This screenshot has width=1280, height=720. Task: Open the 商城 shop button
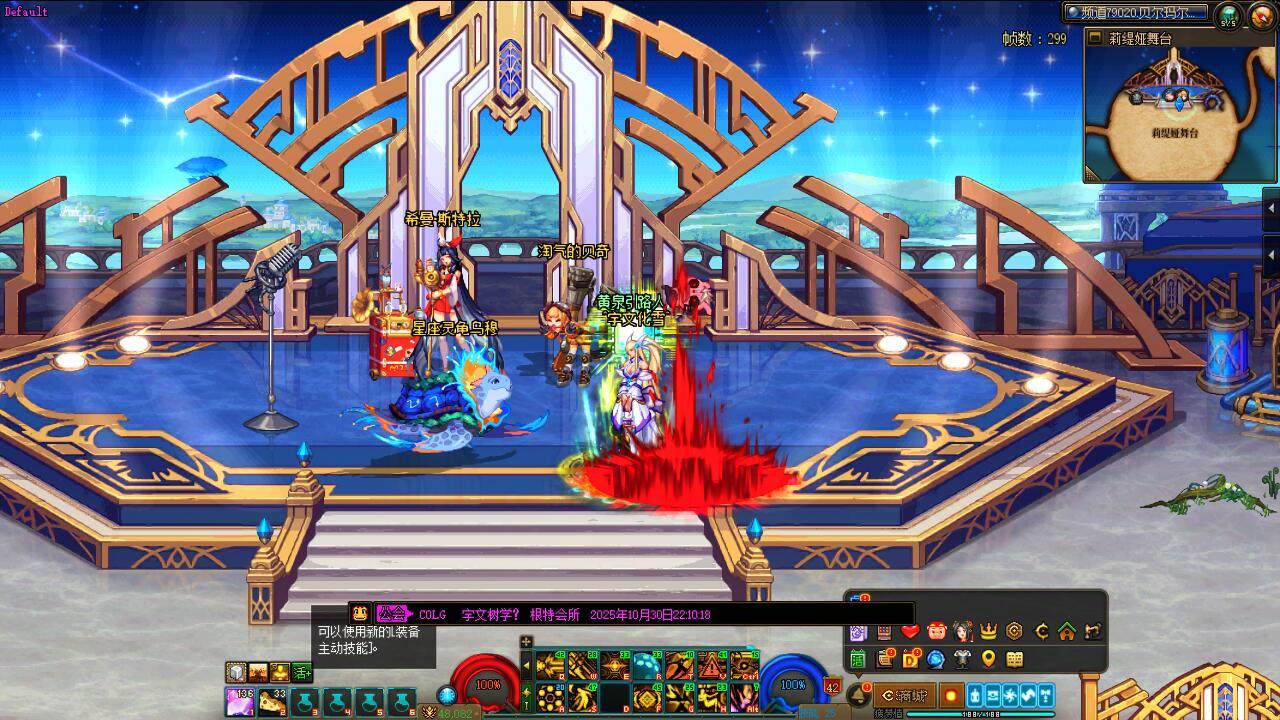tap(904, 695)
